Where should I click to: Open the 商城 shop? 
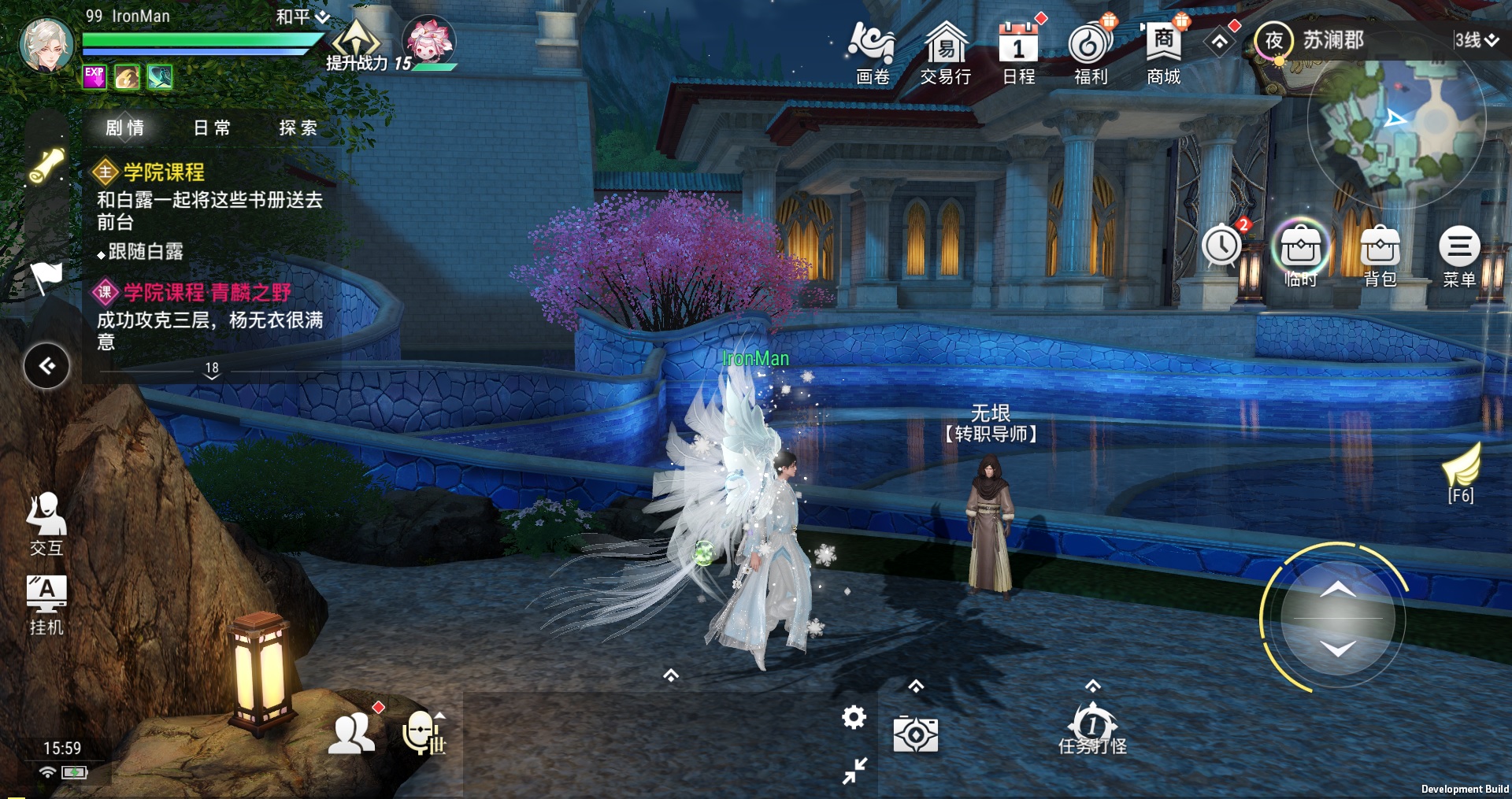(1163, 52)
